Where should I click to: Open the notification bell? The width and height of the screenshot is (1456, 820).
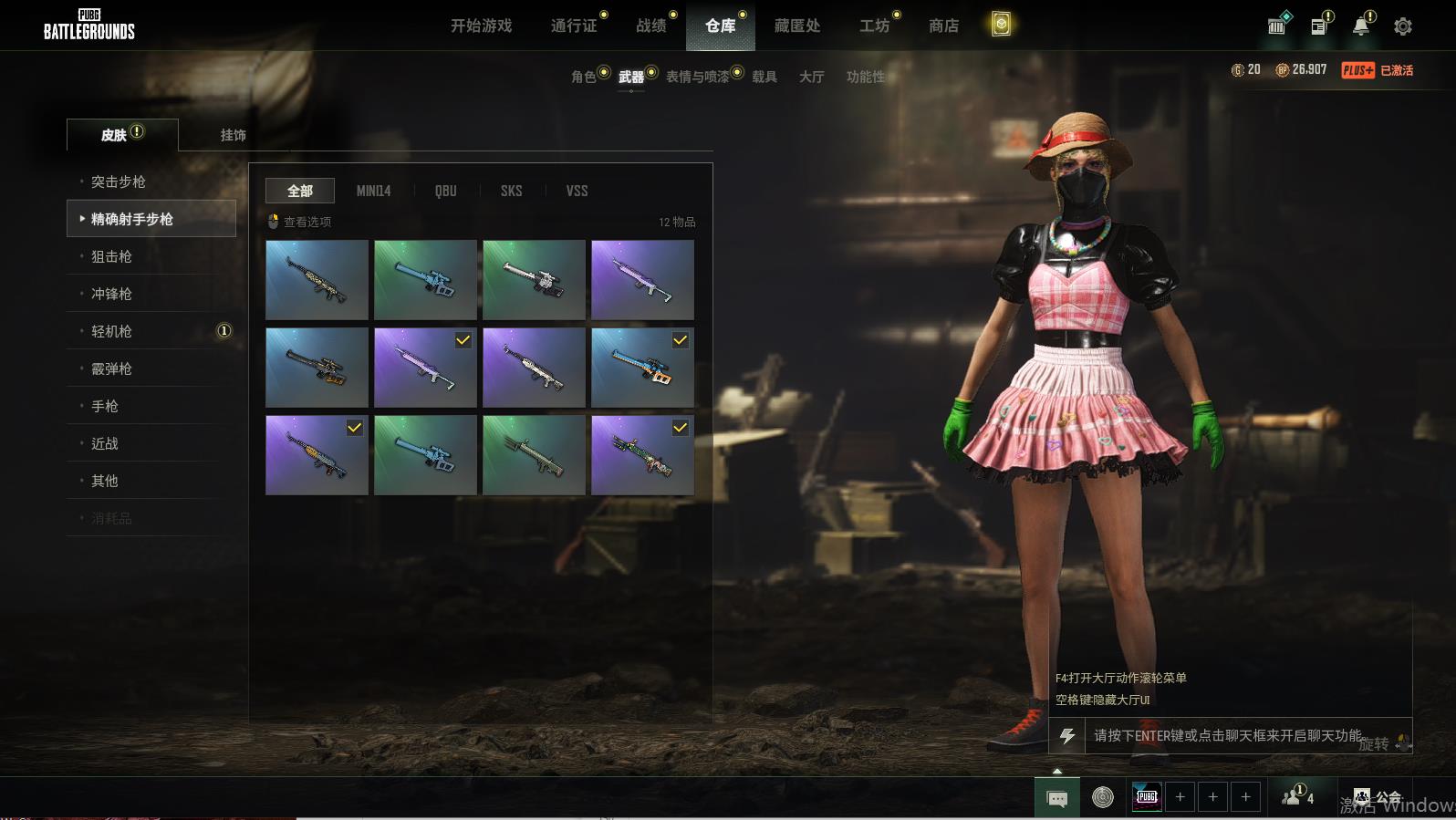[x=1361, y=26]
